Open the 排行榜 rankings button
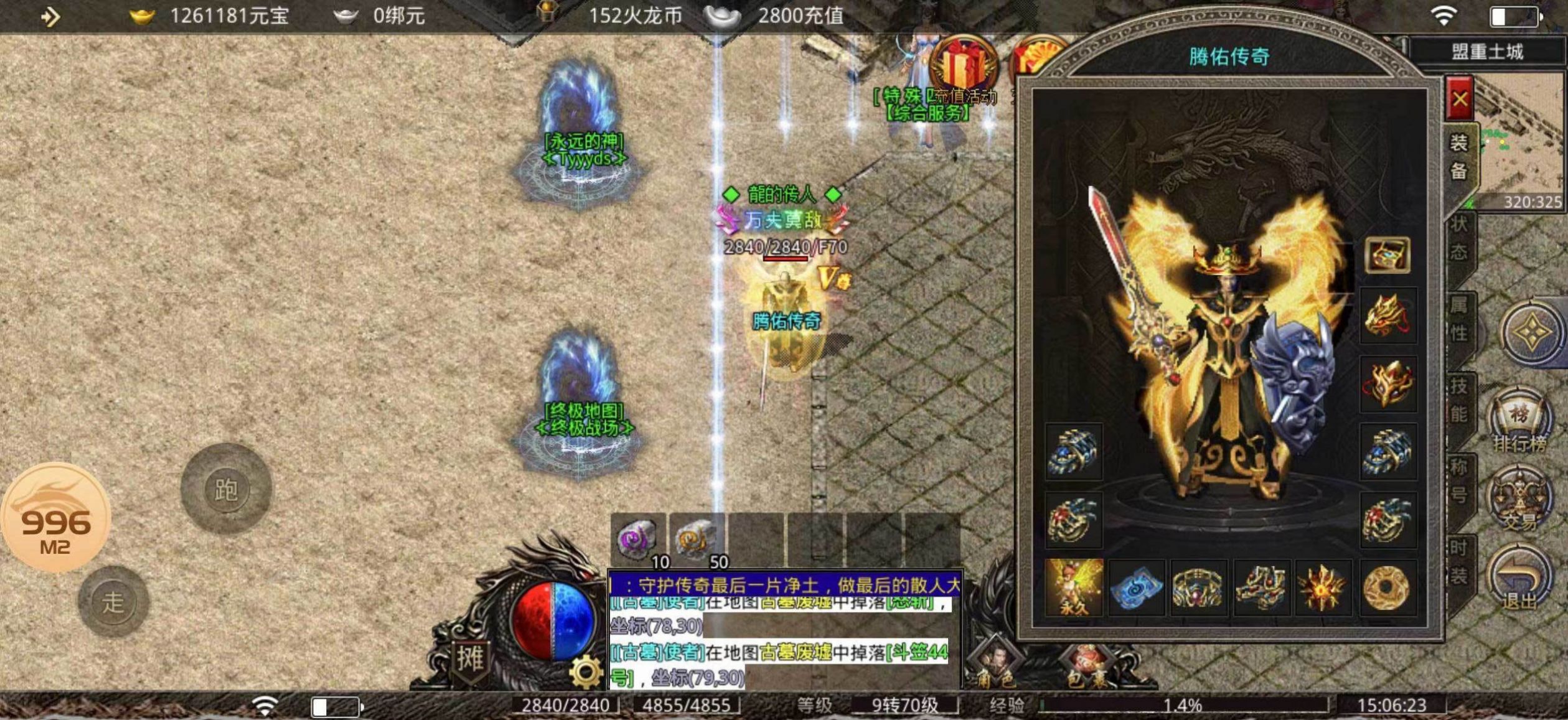 coord(1519,421)
